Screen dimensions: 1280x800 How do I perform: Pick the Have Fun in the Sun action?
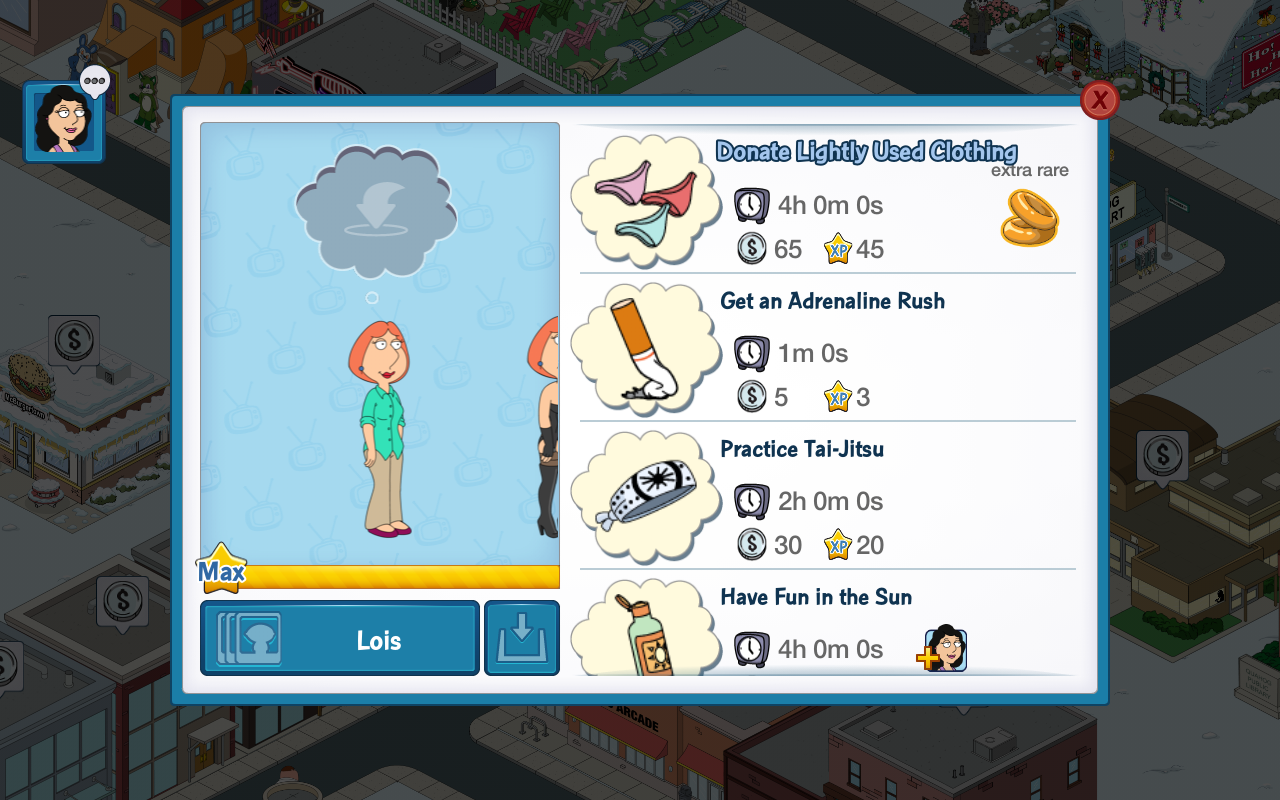827,630
